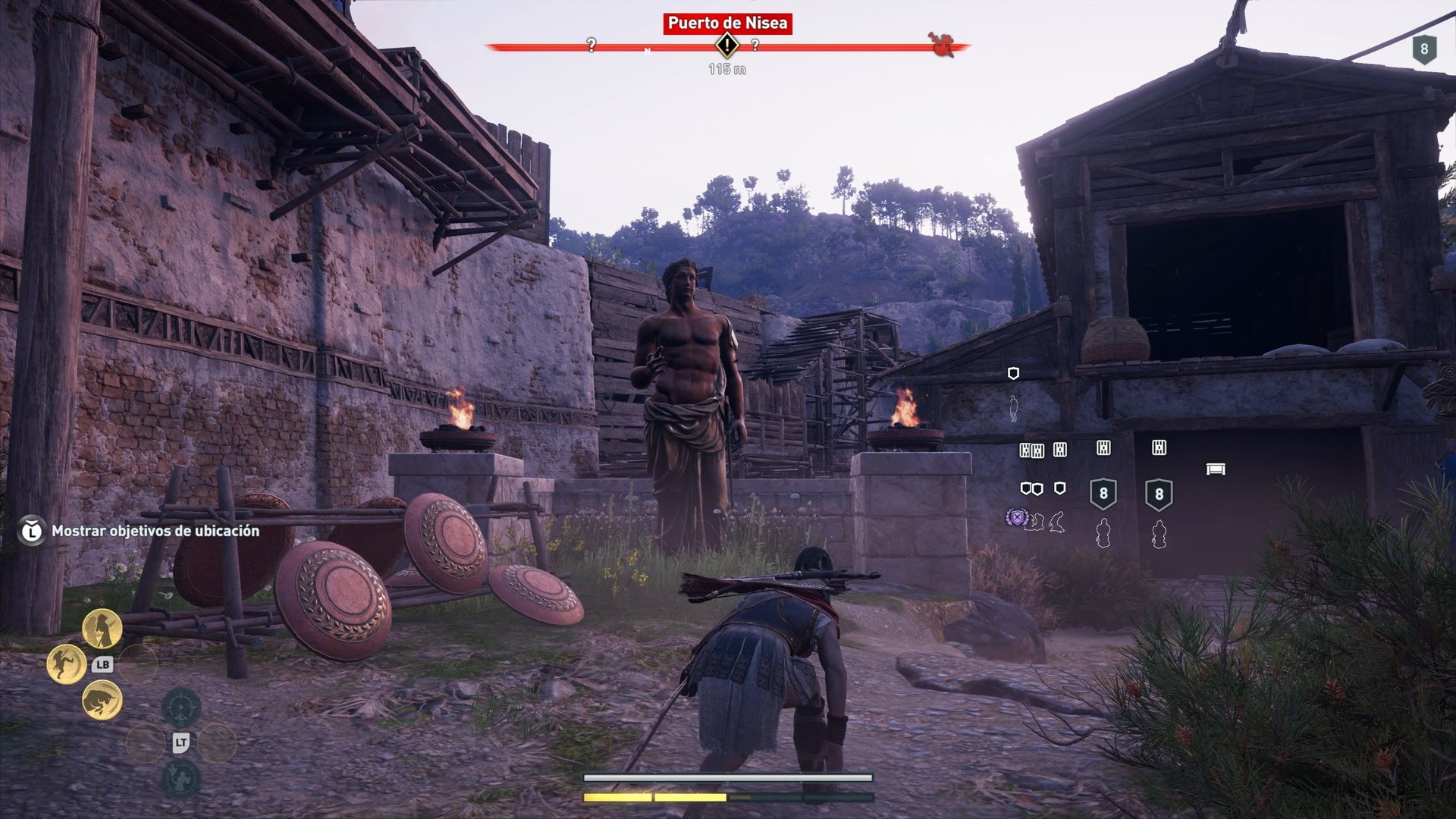Viewport: 1456px width, 819px height.
Task: Click the purple nation leader laurel emblem
Action: click(1018, 517)
